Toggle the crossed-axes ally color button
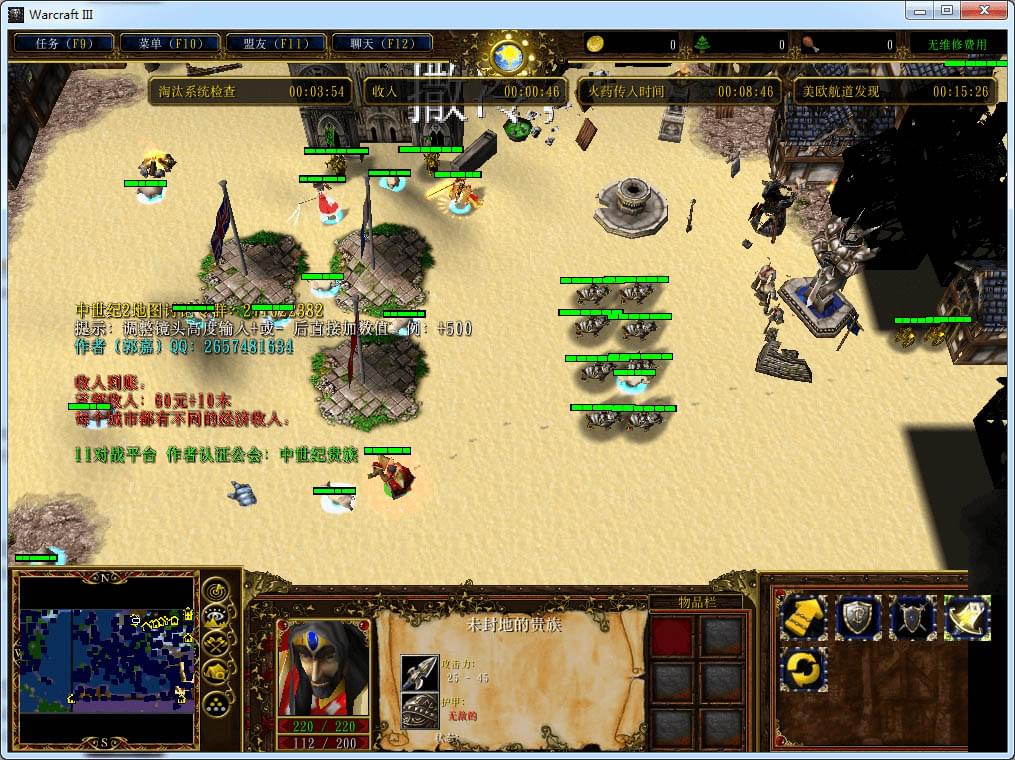This screenshot has width=1015, height=760. [x=215, y=645]
